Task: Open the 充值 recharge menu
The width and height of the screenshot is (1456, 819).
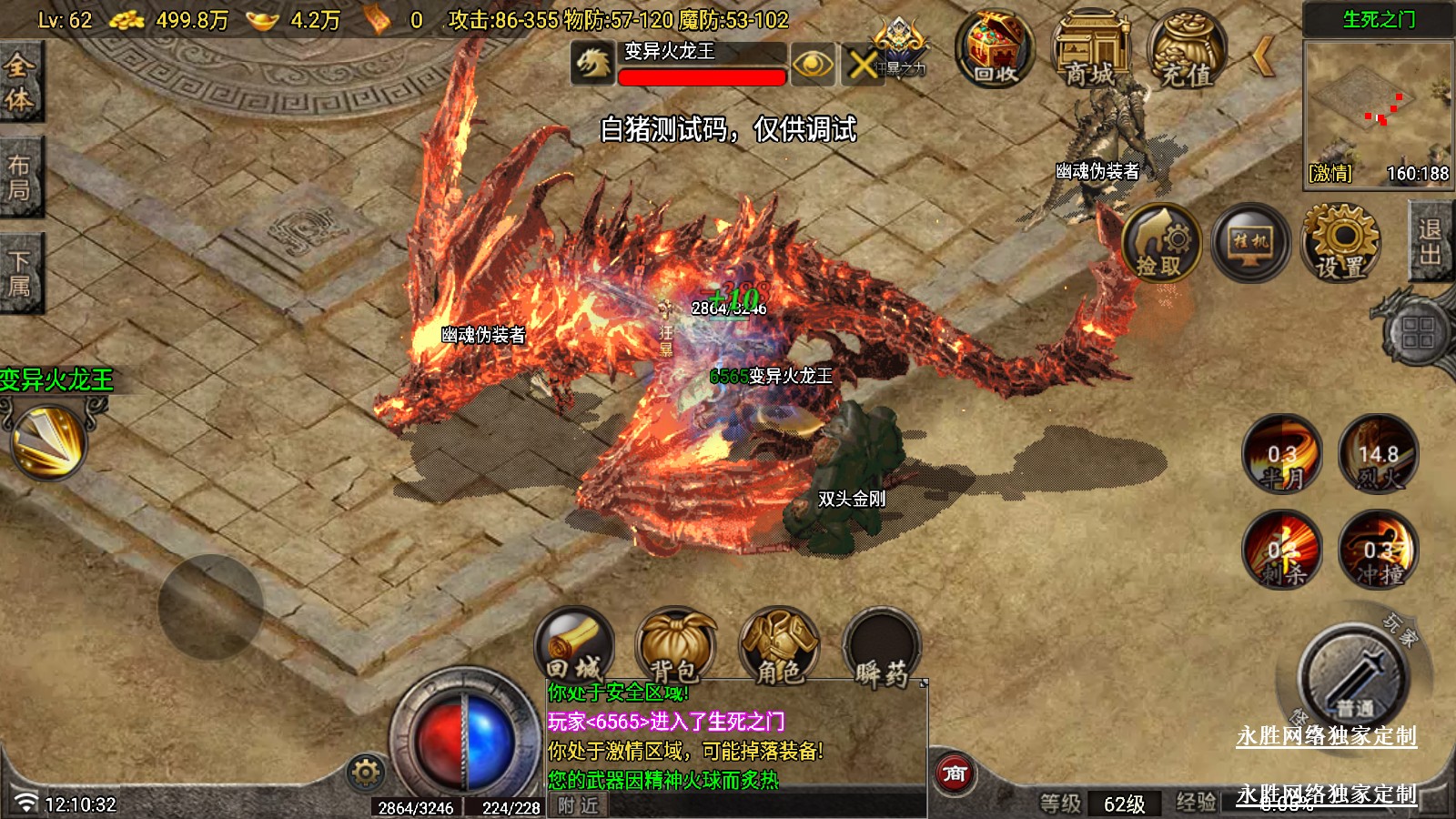Action: pyautogui.click(x=1186, y=49)
